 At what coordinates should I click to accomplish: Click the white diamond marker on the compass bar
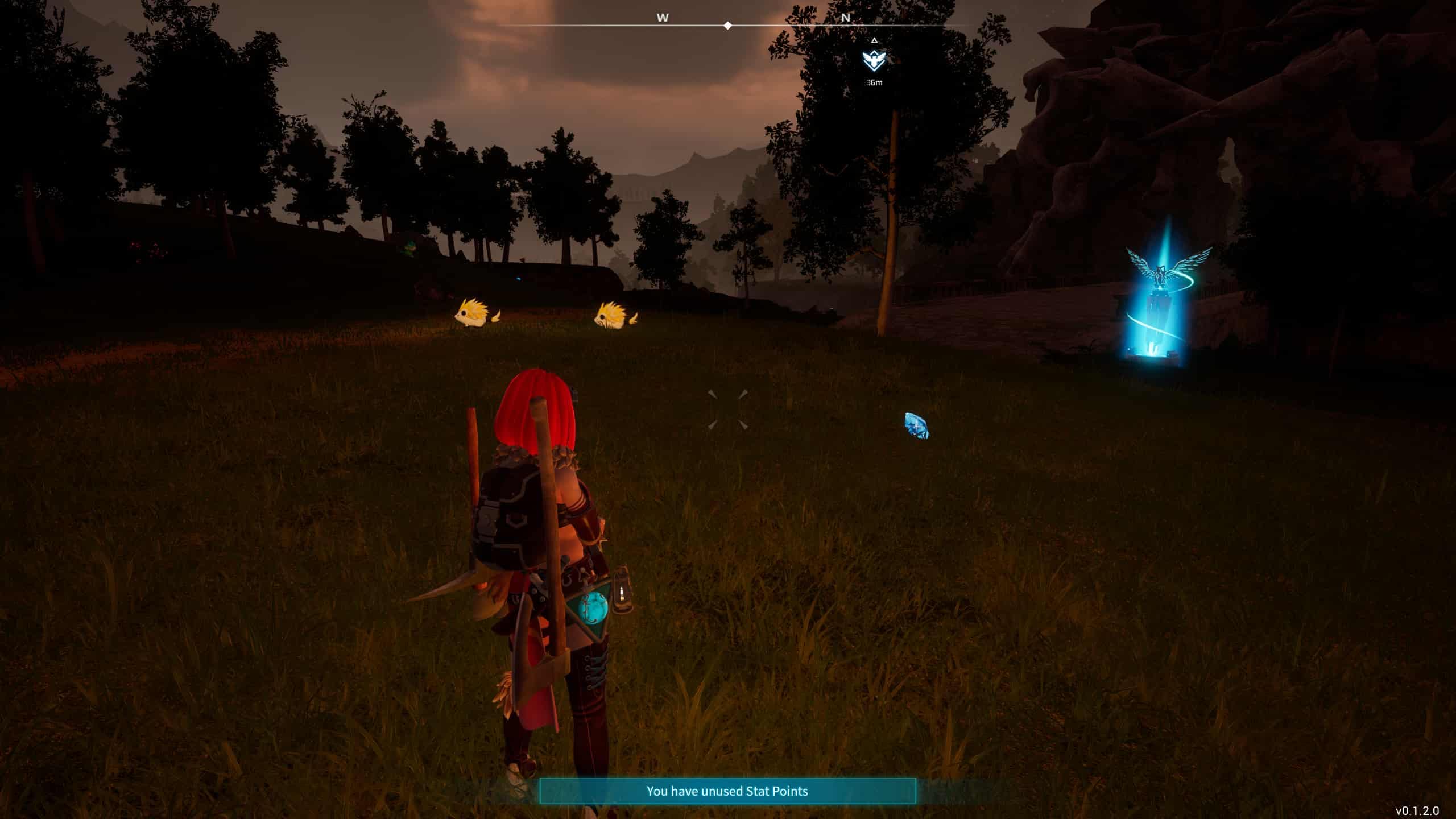tap(727, 25)
